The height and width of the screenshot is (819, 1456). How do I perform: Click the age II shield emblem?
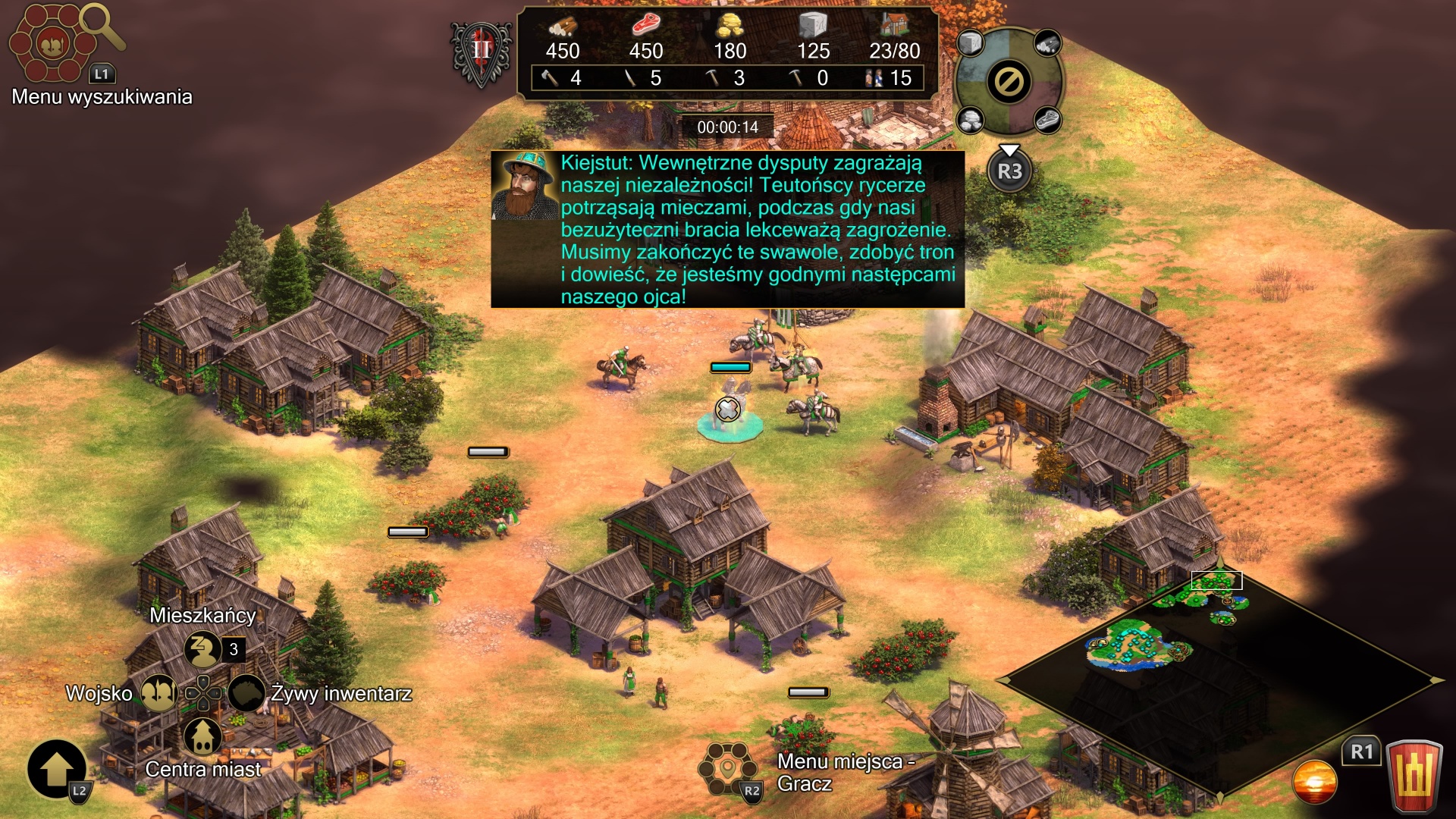(482, 53)
